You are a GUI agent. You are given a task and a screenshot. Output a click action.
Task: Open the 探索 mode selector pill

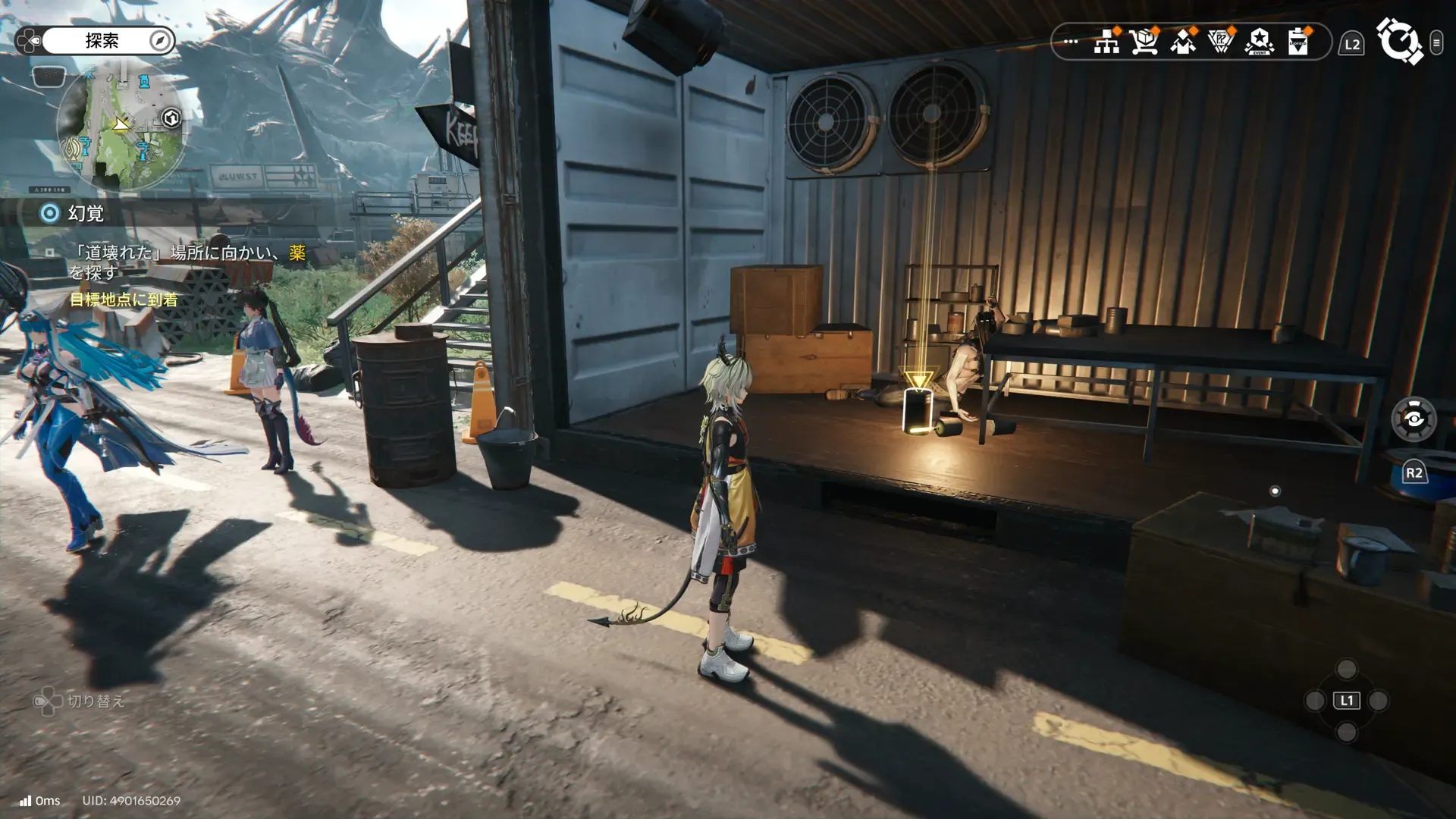[102, 41]
